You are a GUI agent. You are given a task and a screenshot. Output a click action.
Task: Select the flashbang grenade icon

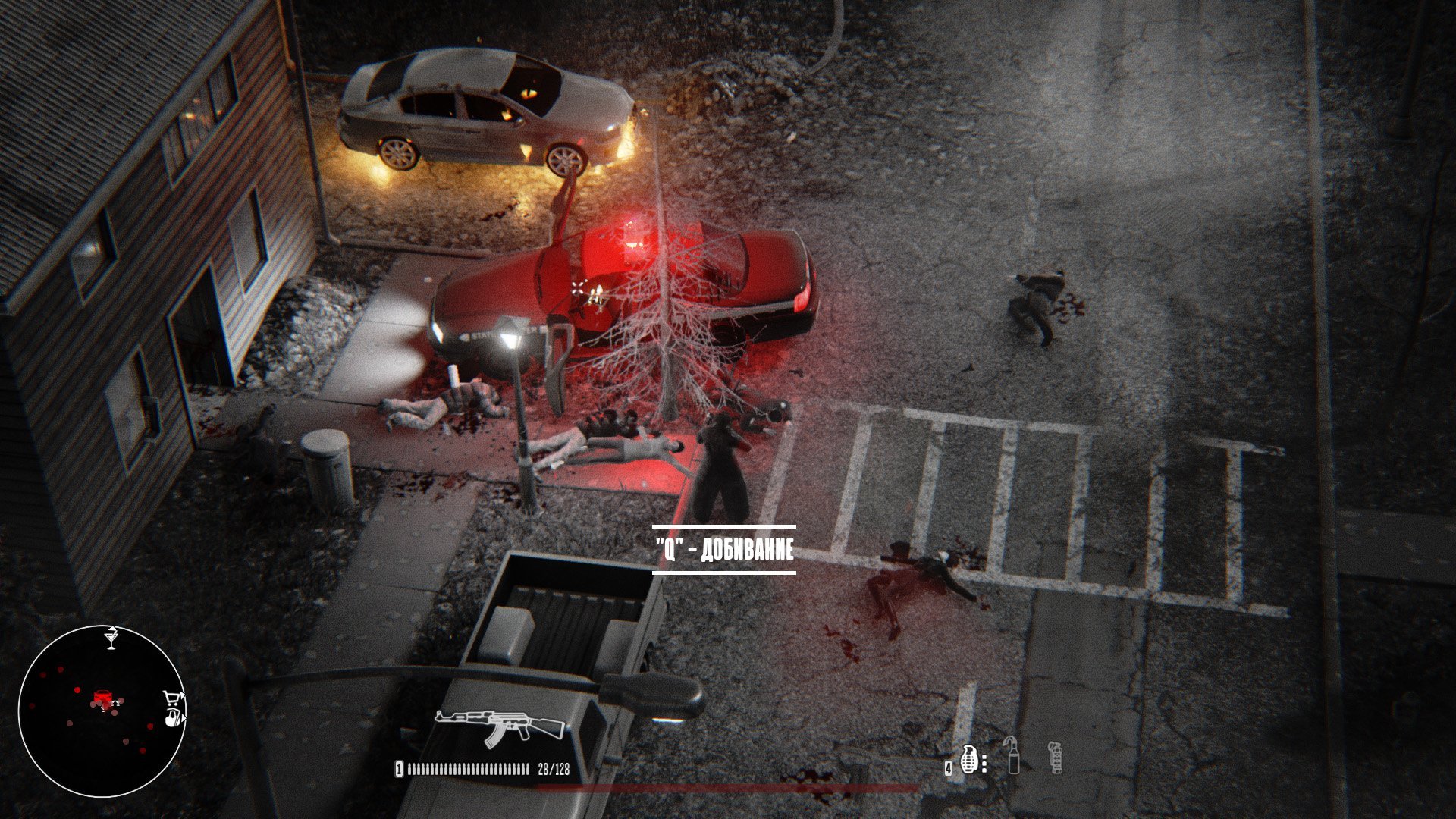point(1055,757)
